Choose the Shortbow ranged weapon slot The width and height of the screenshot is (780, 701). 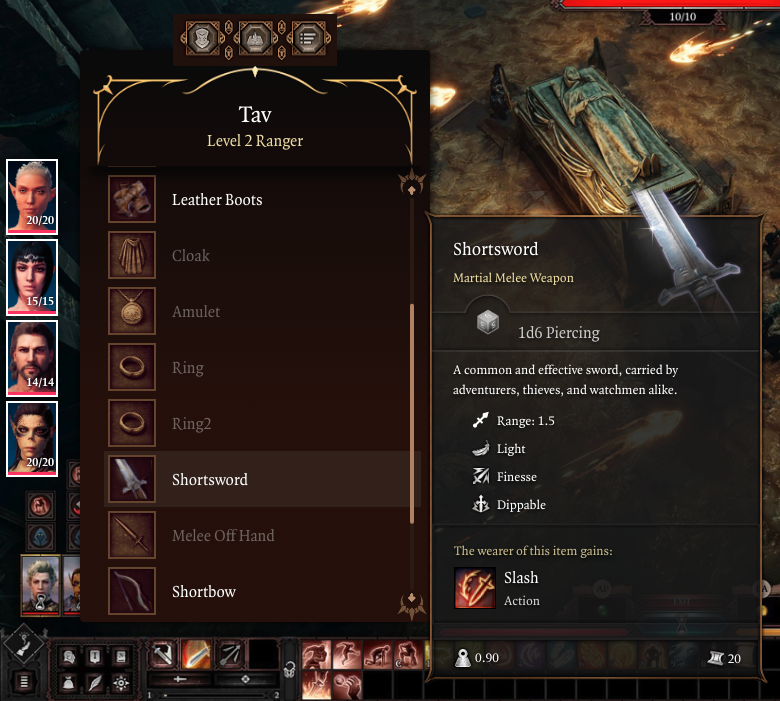coord(132,591)
